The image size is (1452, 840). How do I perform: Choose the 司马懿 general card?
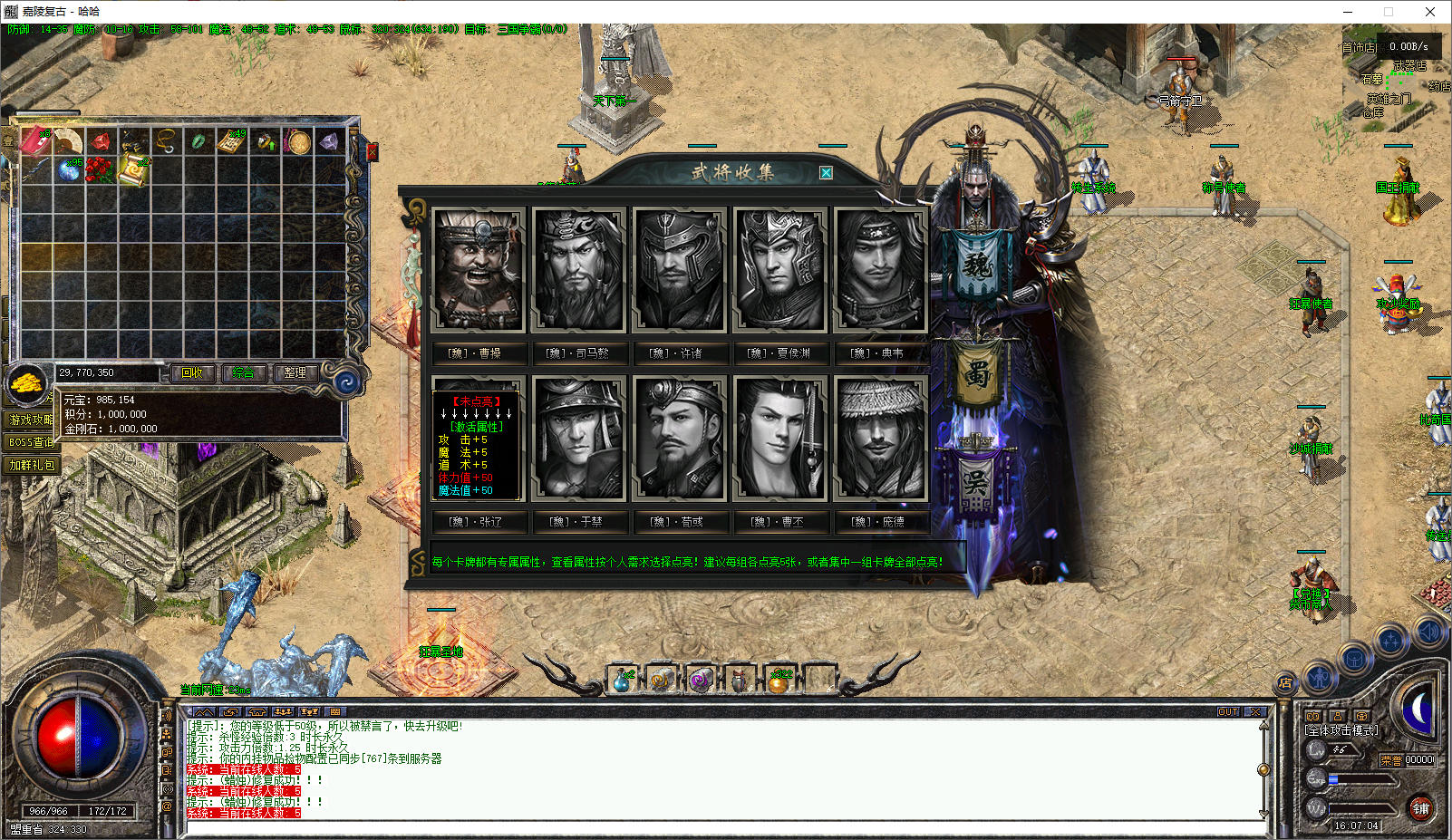point(578,269)
